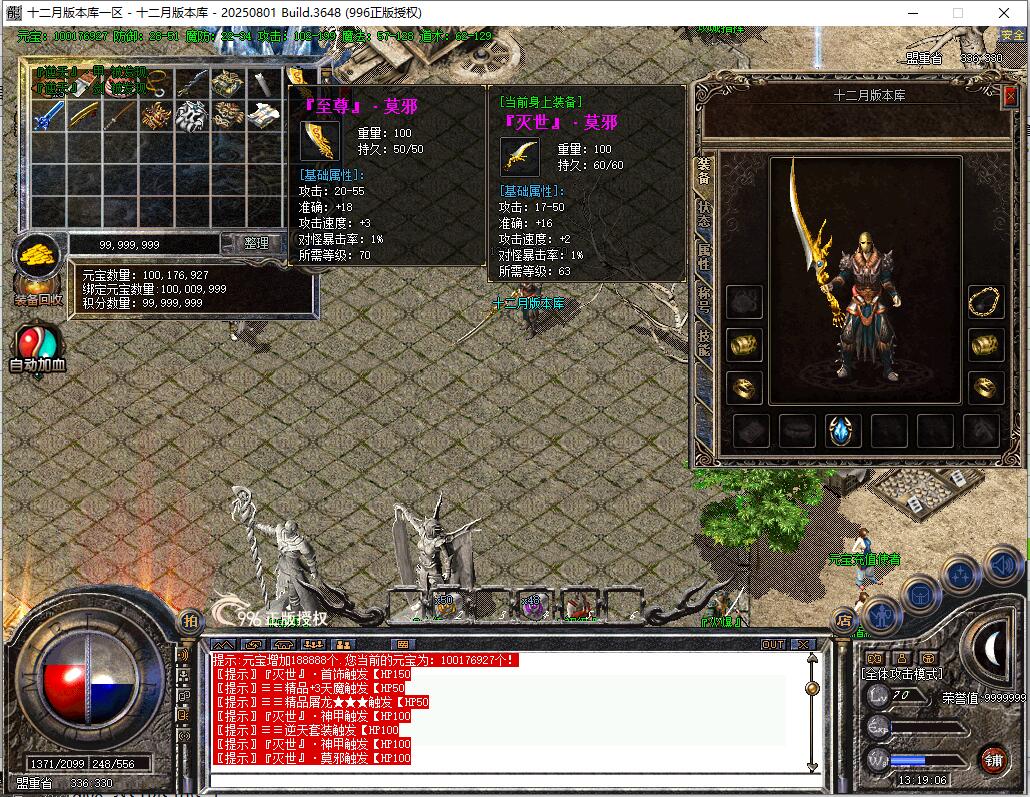Maximize the game window
Viewport: 1030px width, 797px height.
click(957, 12)
